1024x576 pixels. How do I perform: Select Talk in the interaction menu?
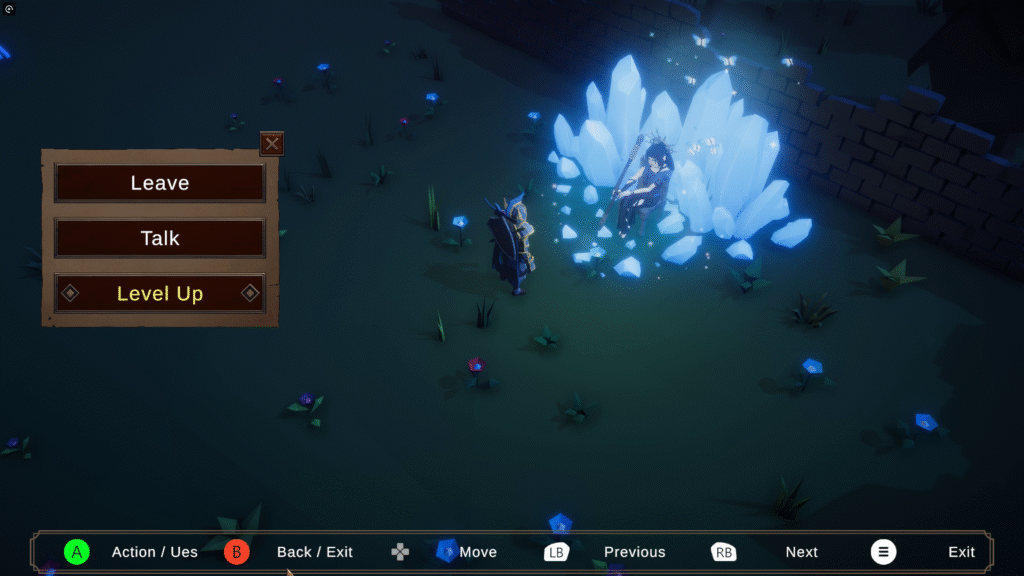(x=160, y=238)
